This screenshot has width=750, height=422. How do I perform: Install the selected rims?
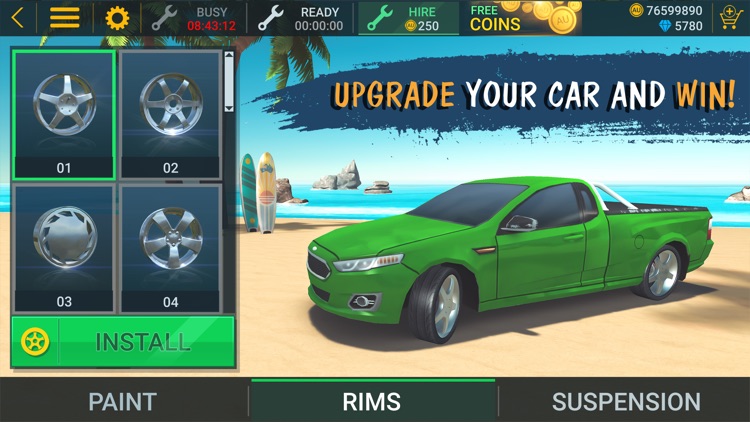pyautogui.click(x=123, y=342)
